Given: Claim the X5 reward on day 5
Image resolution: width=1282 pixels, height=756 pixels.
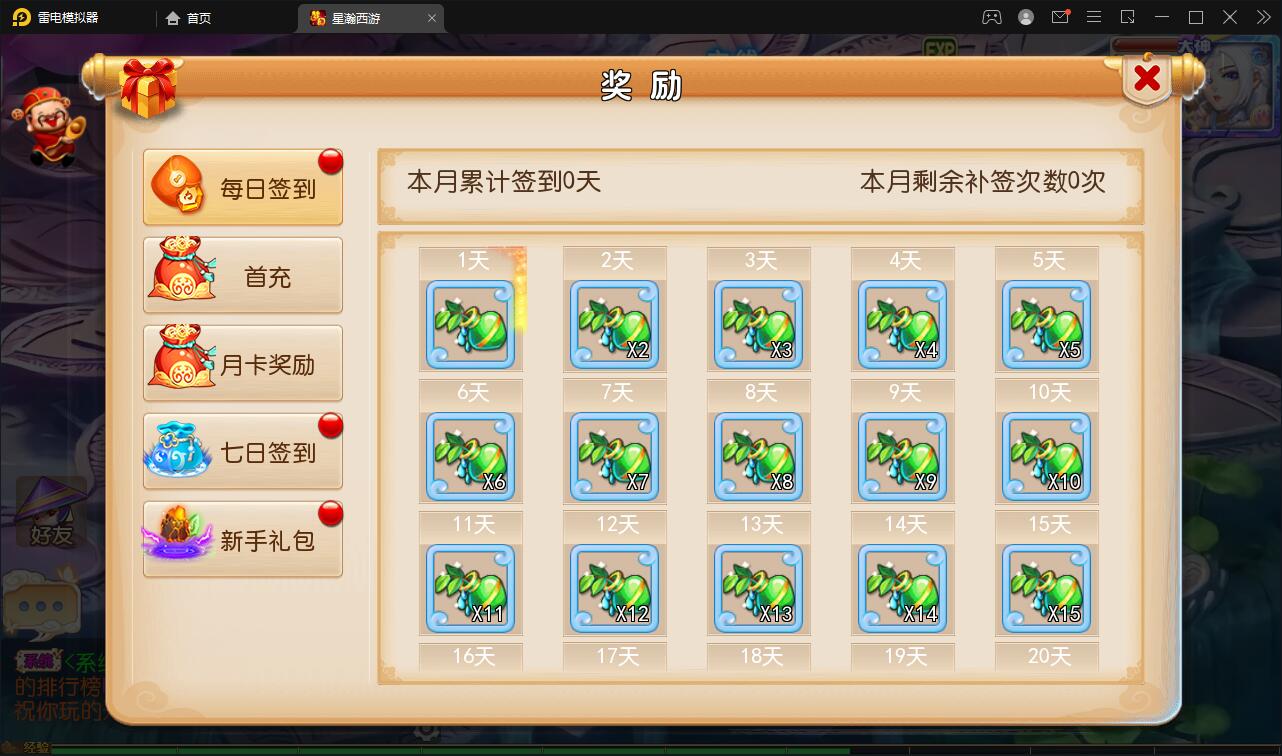Looking at the screenshot, I should [x=1046, y=325].
